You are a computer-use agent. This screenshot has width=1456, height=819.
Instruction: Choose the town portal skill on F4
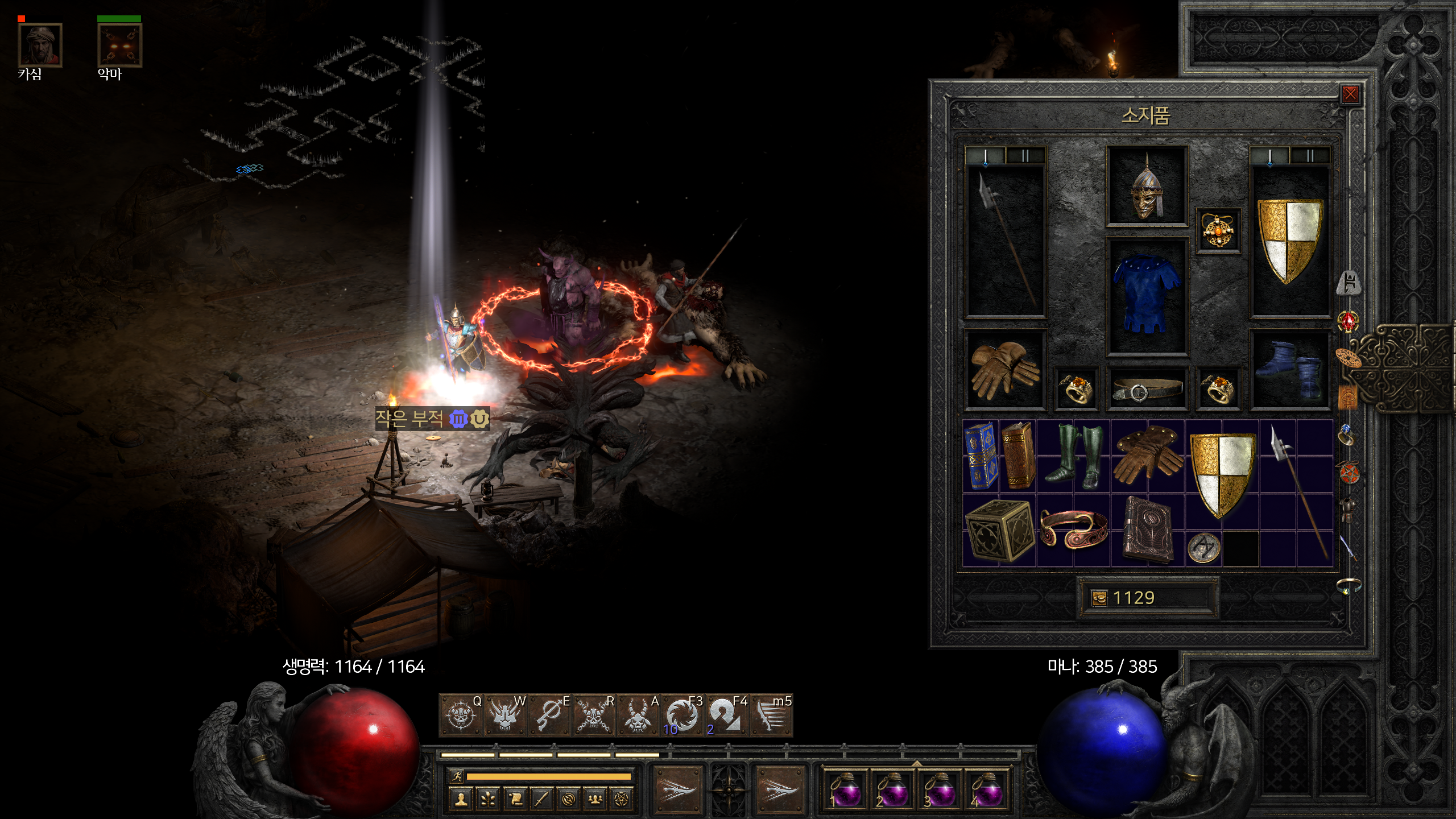tap(726, 715)
